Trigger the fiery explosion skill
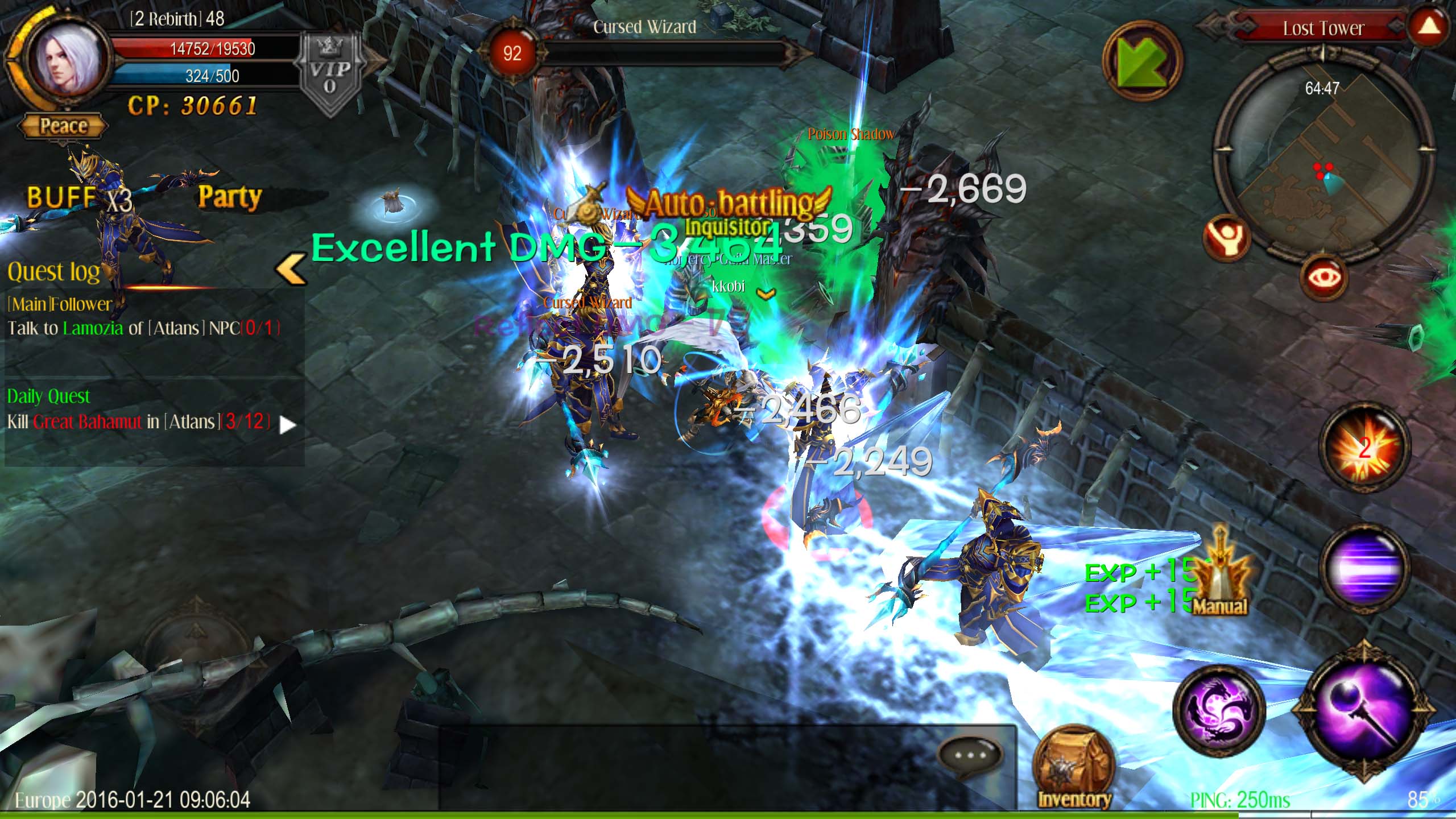The height and width of the screenshot is (819, 1456). 1364,448
